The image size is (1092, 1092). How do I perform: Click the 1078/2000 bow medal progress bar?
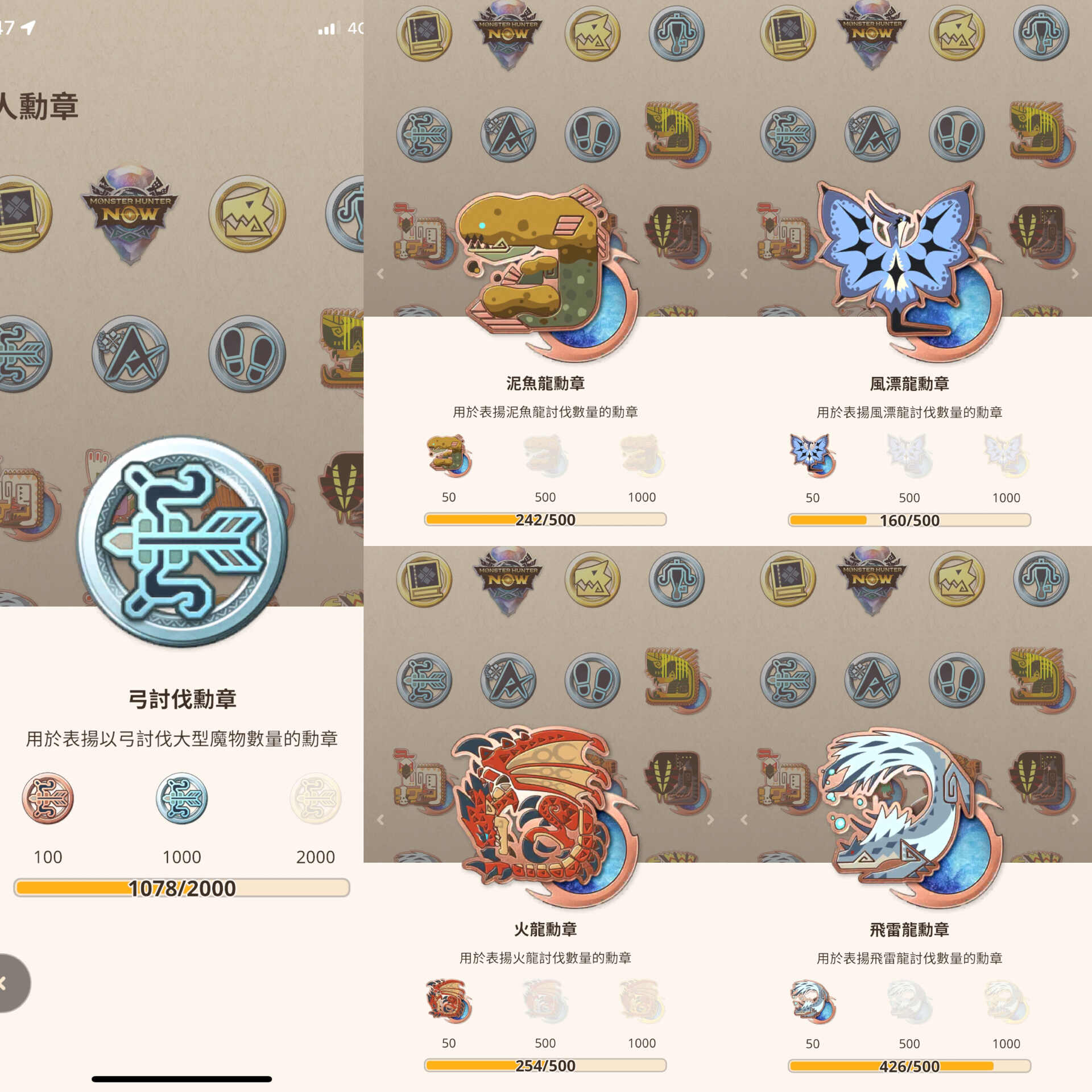[x=181, y=888]
